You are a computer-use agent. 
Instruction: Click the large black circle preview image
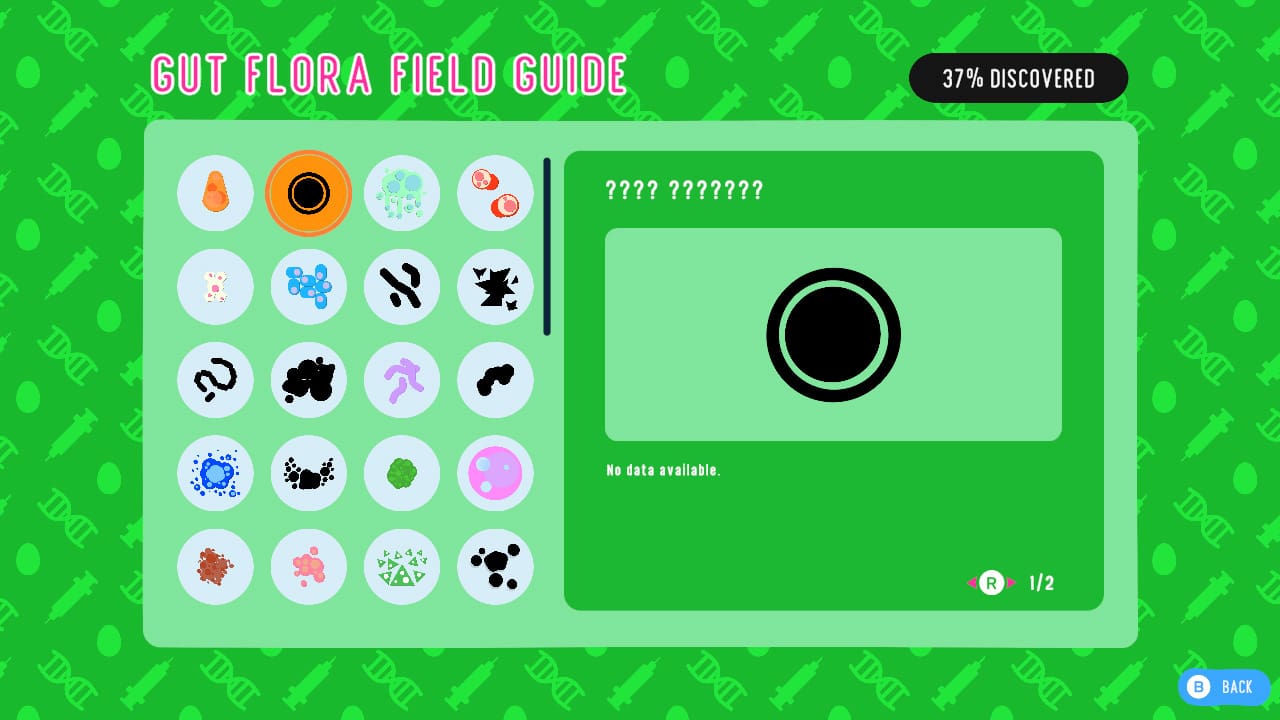[x=833, y=334]
